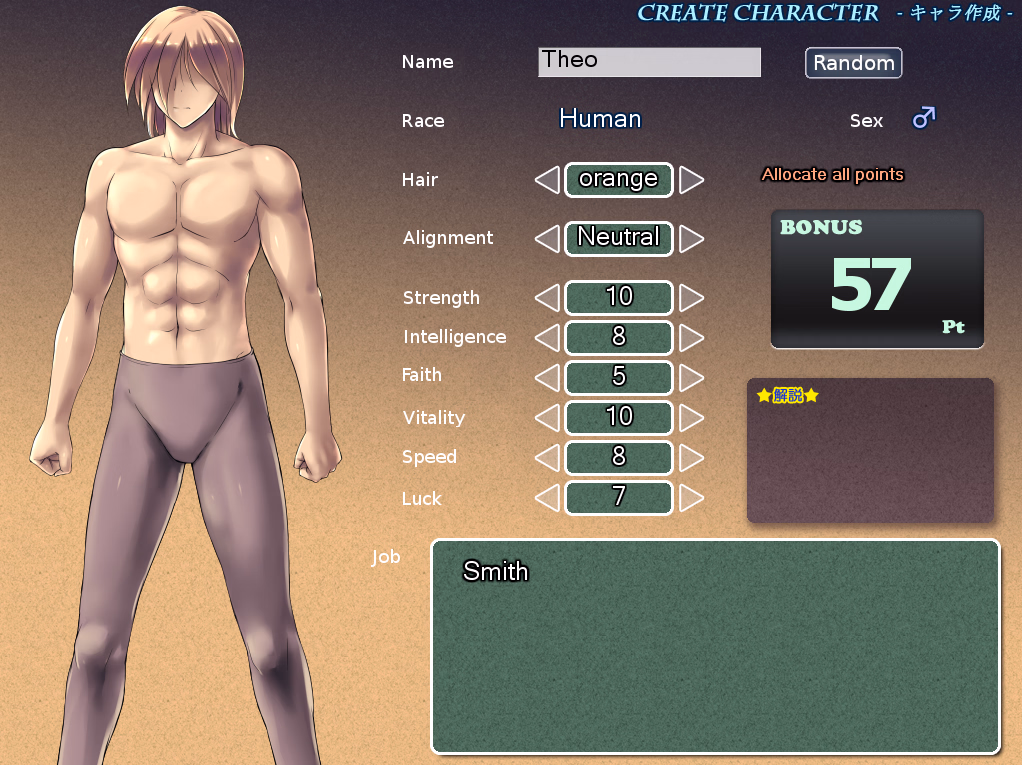Lower Speed using left arrow
This screenshot has height=765, width=1022.
click(x=547, y=457)
